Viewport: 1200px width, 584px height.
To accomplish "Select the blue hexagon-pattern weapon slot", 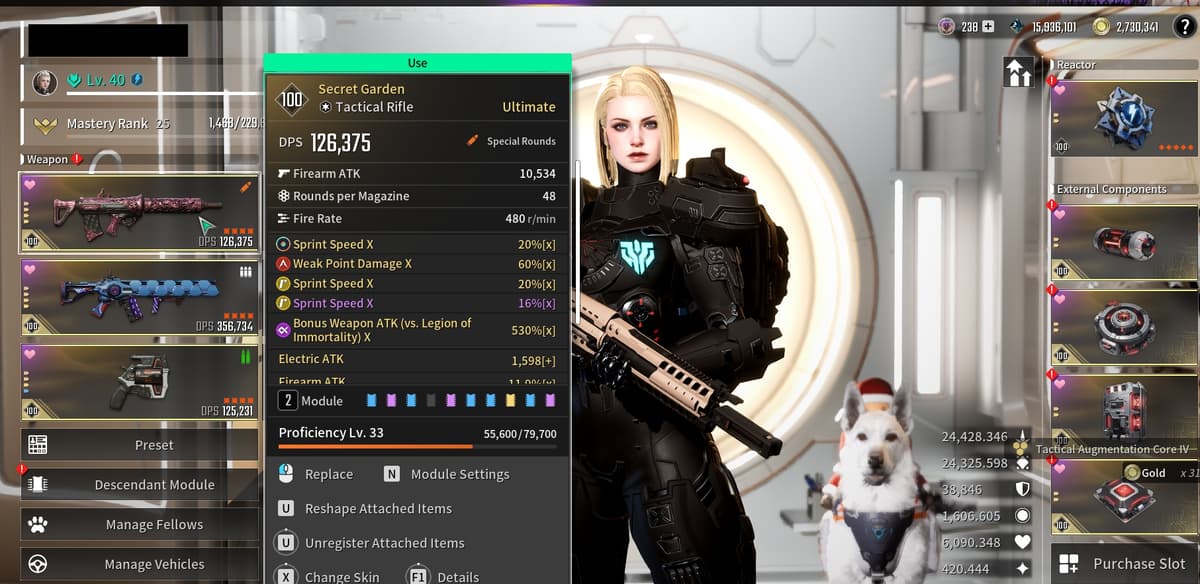I will coord(138,297).
